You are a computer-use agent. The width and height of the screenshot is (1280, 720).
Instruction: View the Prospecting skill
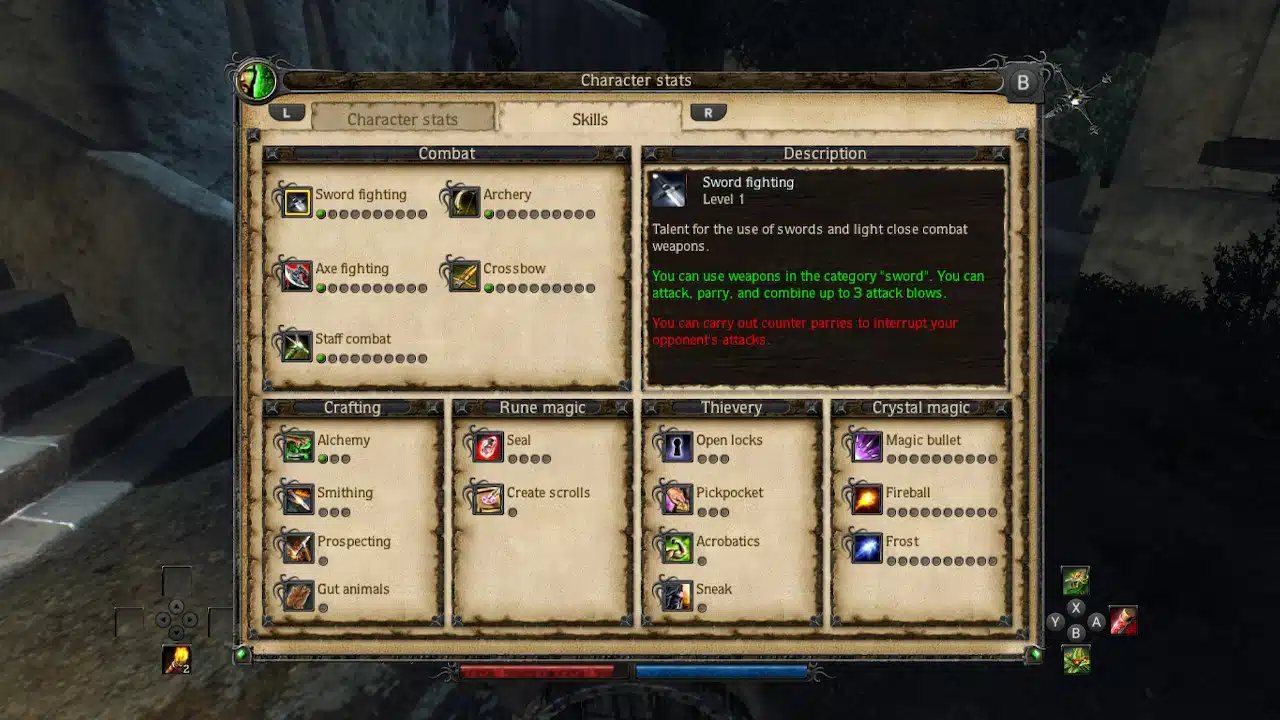click(x=297, y=547)
